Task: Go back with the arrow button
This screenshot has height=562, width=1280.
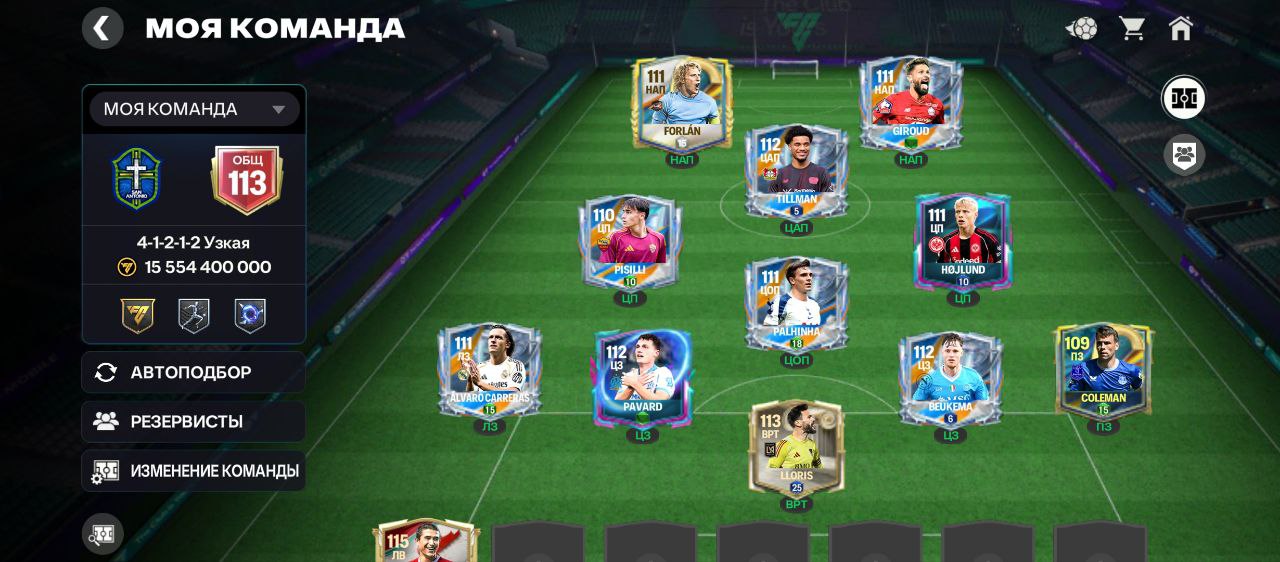Action: 102,29
